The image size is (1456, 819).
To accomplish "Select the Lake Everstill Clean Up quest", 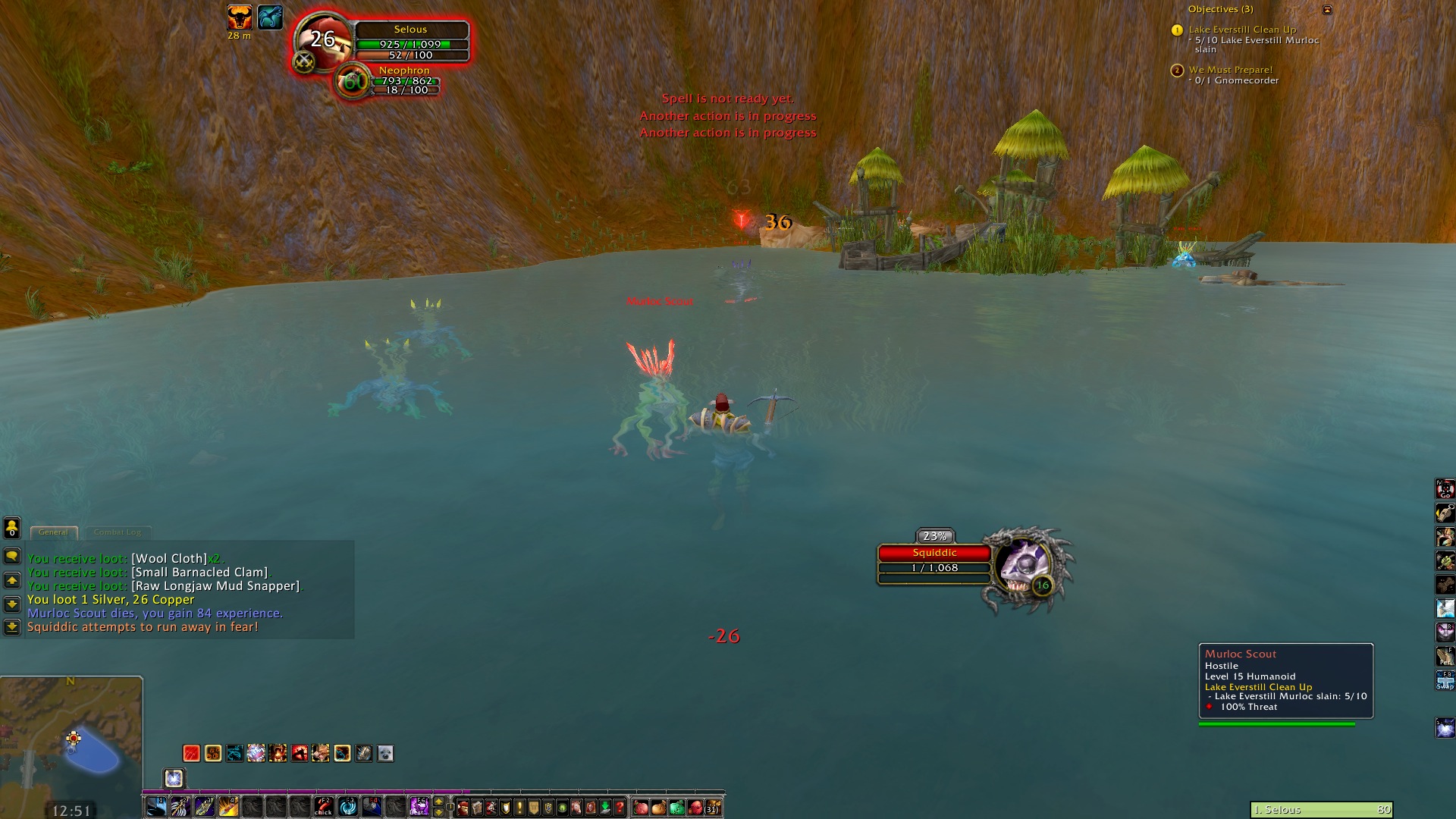I will [1242, 30].
